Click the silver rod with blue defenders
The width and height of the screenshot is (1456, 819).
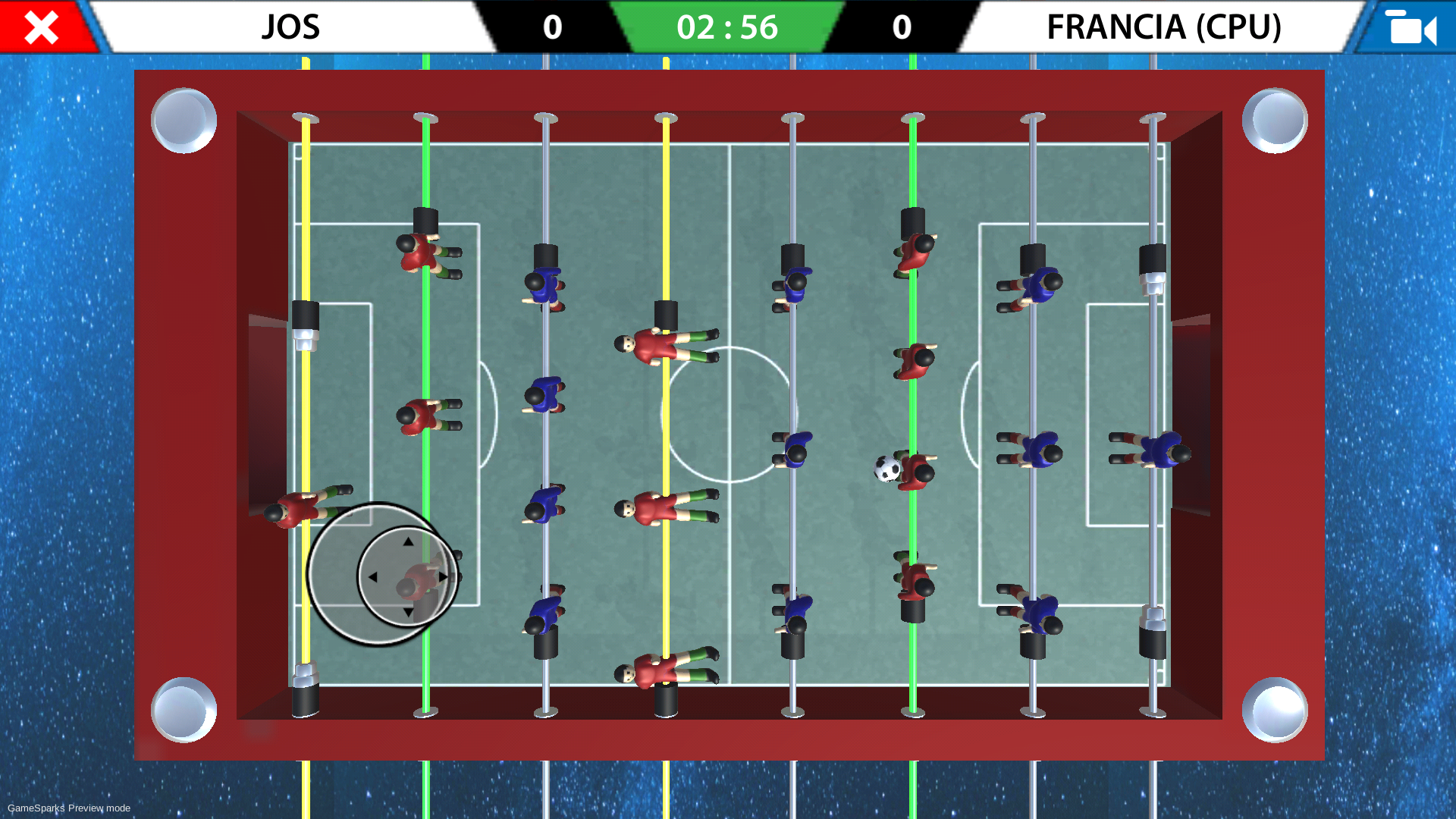point(1034,364)
